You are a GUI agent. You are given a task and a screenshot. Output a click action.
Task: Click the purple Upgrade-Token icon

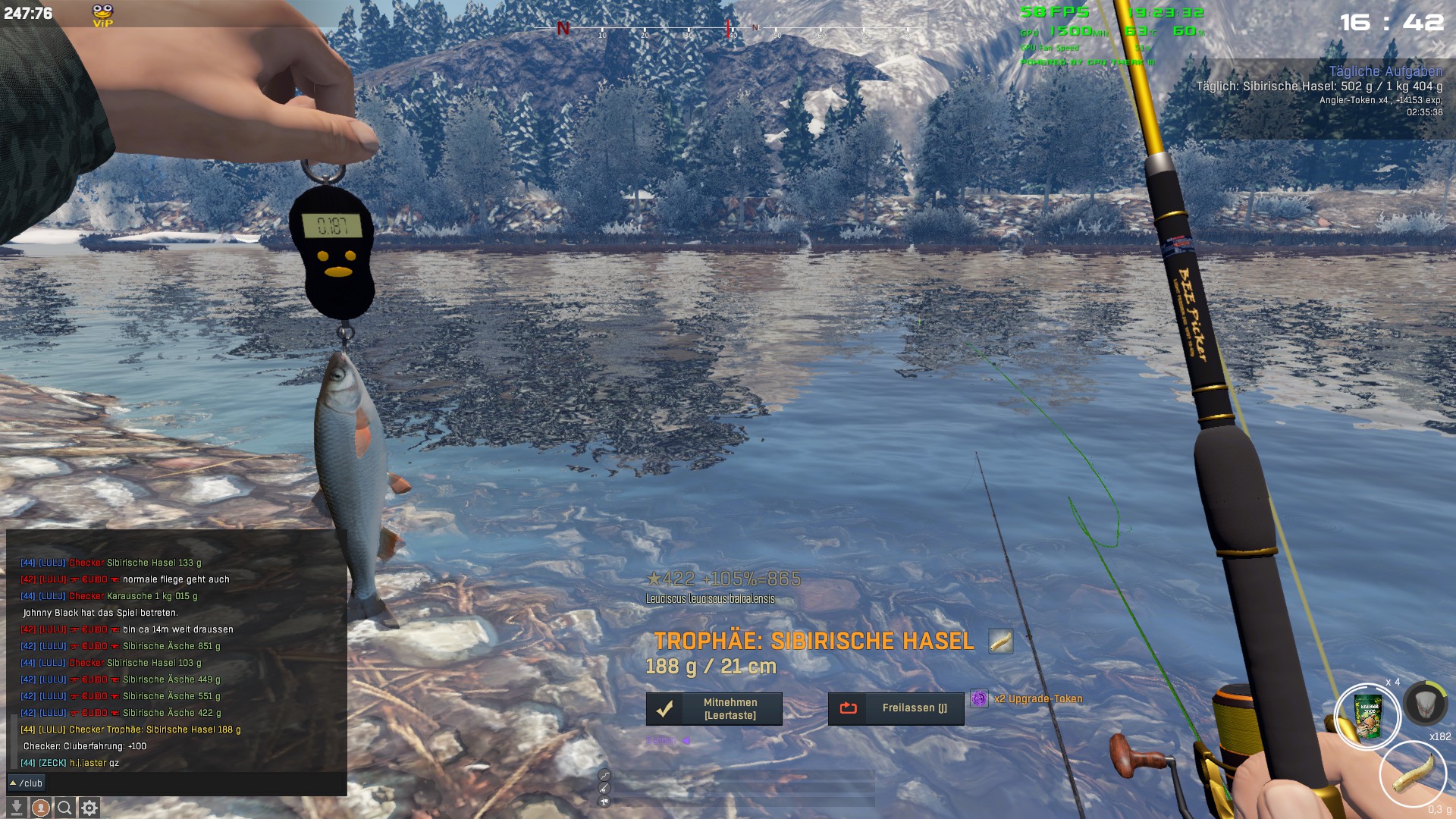[x=980, y=698]
